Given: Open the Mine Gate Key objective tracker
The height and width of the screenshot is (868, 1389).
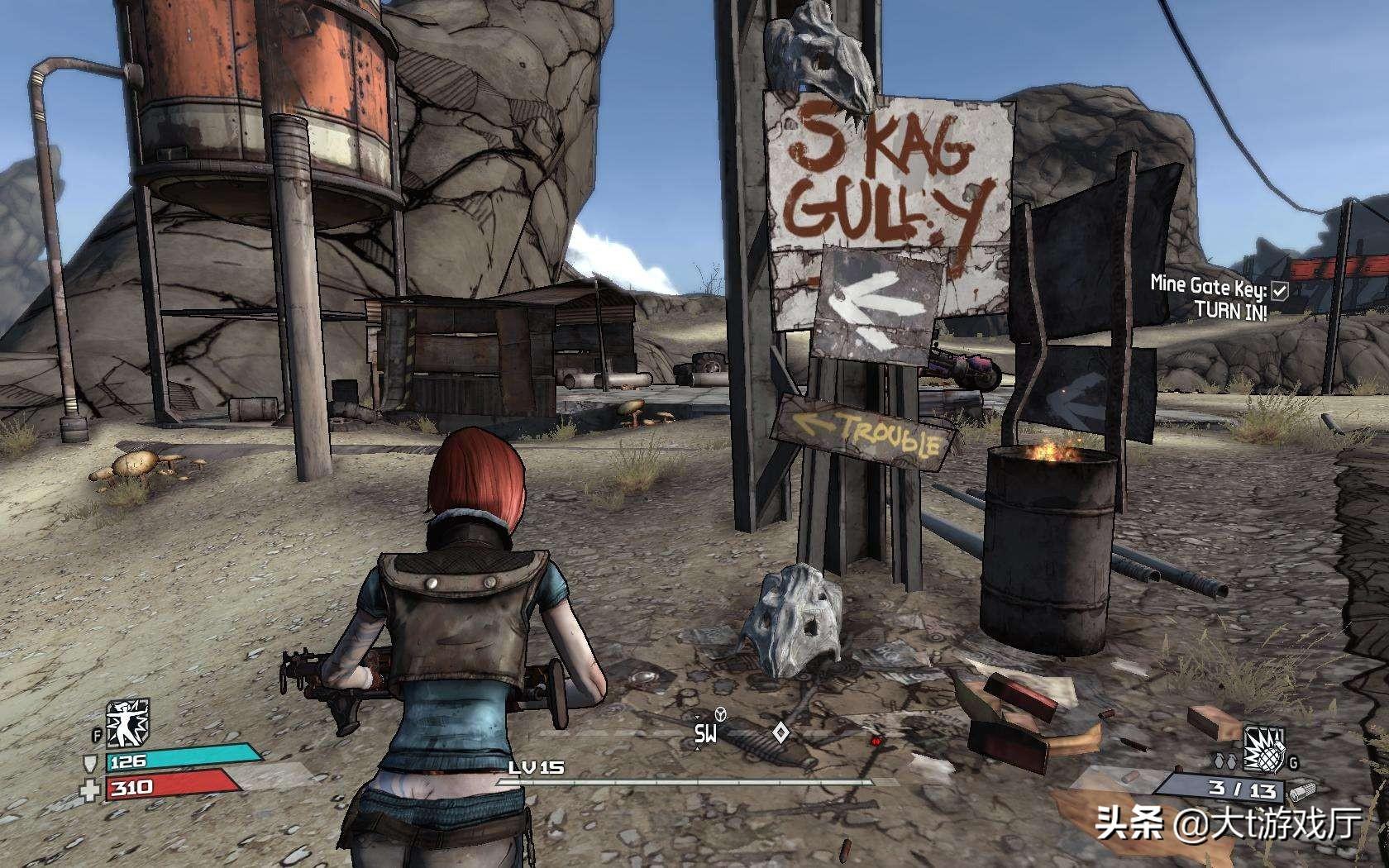Looking at the screenshot, I should click(1208, 287).
